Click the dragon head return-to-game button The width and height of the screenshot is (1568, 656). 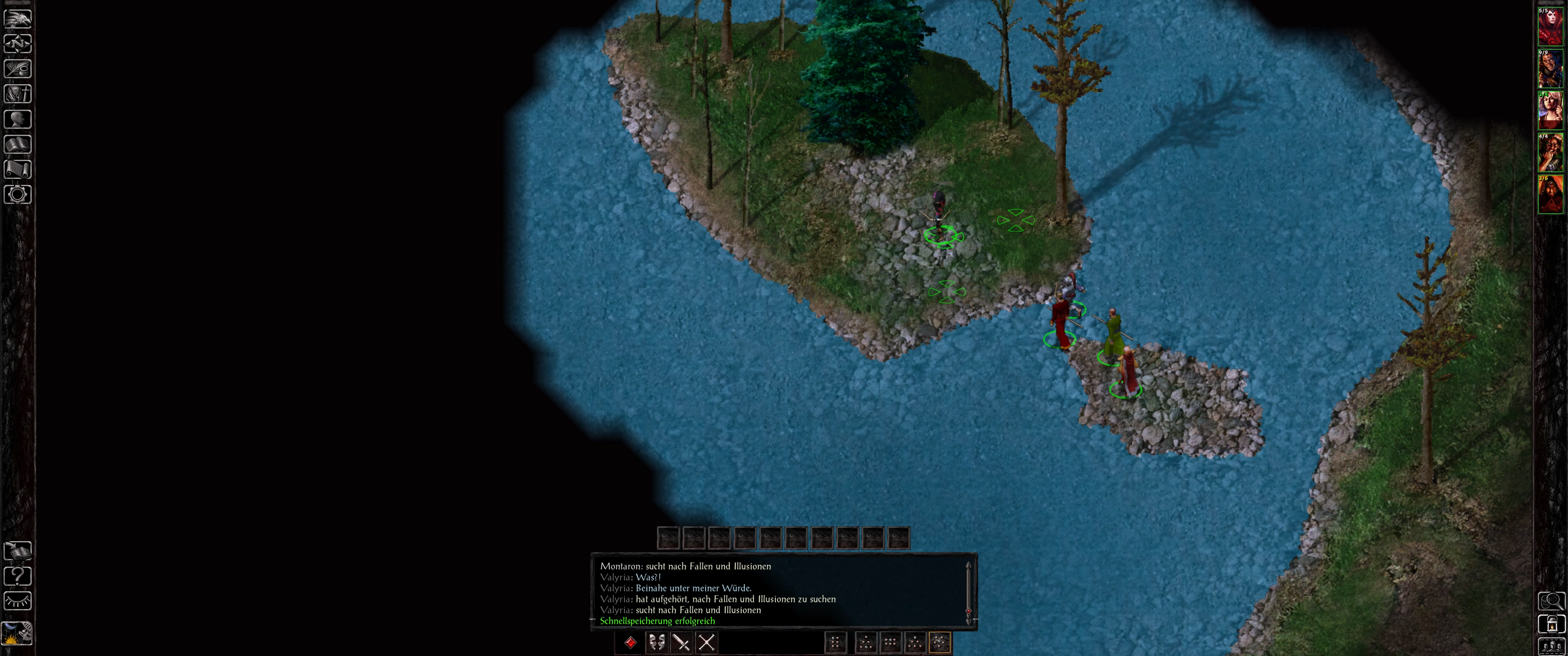18,18
